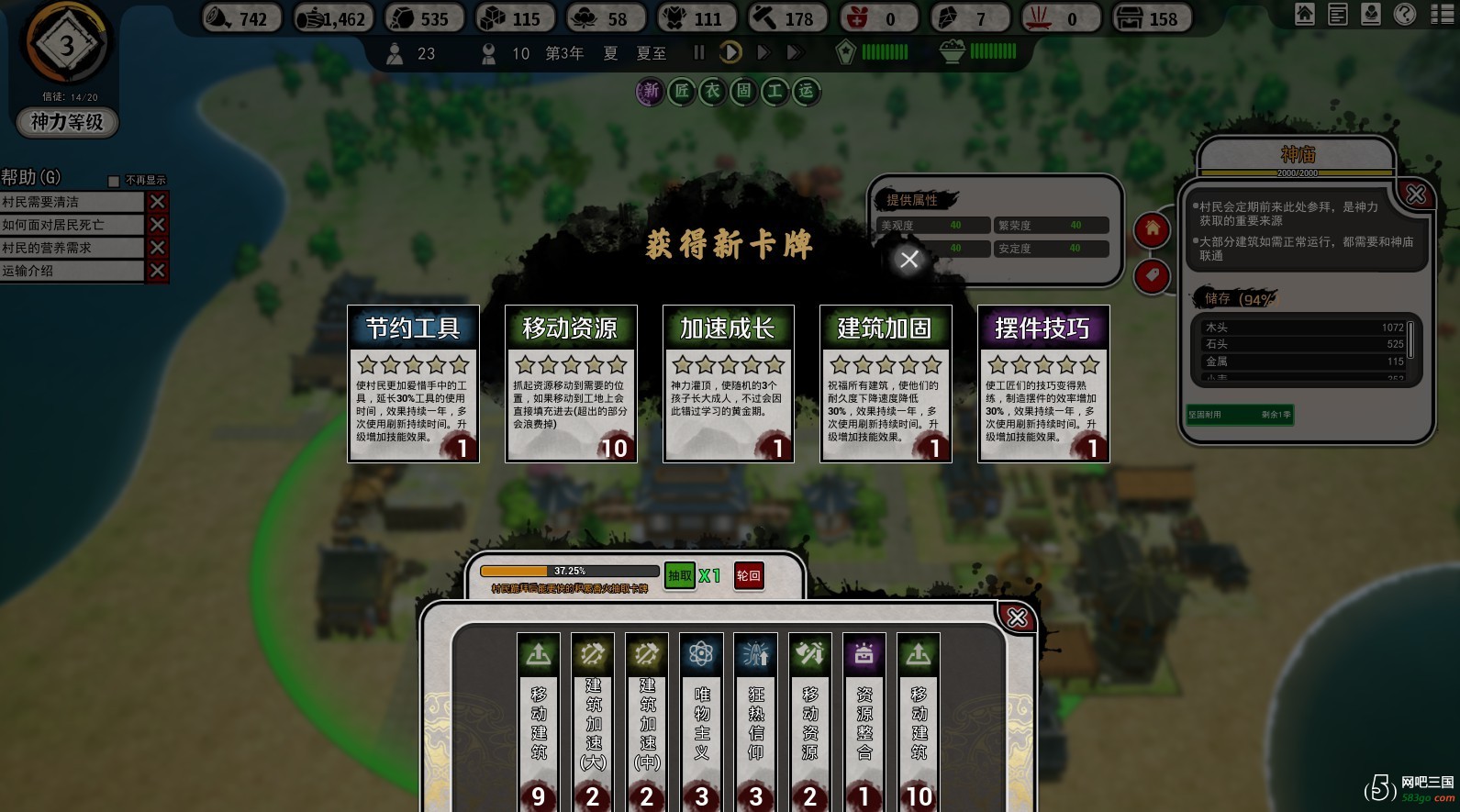Close the 神庙 info panel
Image resolution: width=1460 pixels, height=812 pixels.
(1416, 195)
